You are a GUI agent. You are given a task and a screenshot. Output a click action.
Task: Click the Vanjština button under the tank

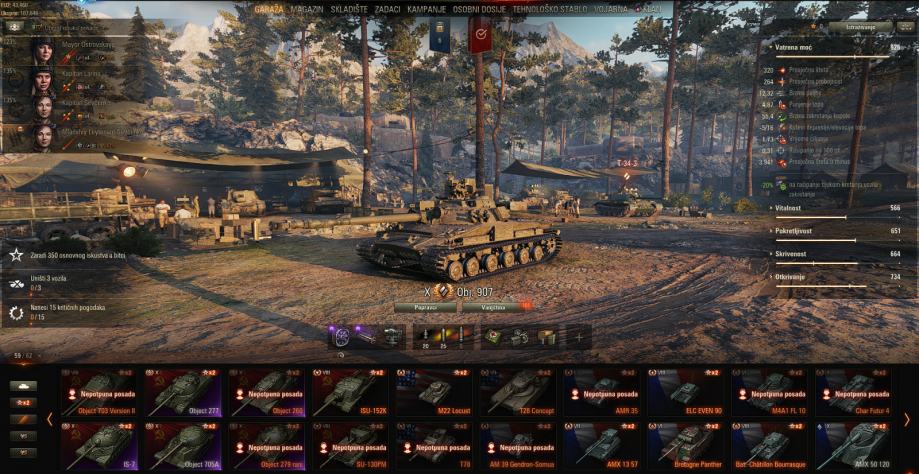(492, 307)
